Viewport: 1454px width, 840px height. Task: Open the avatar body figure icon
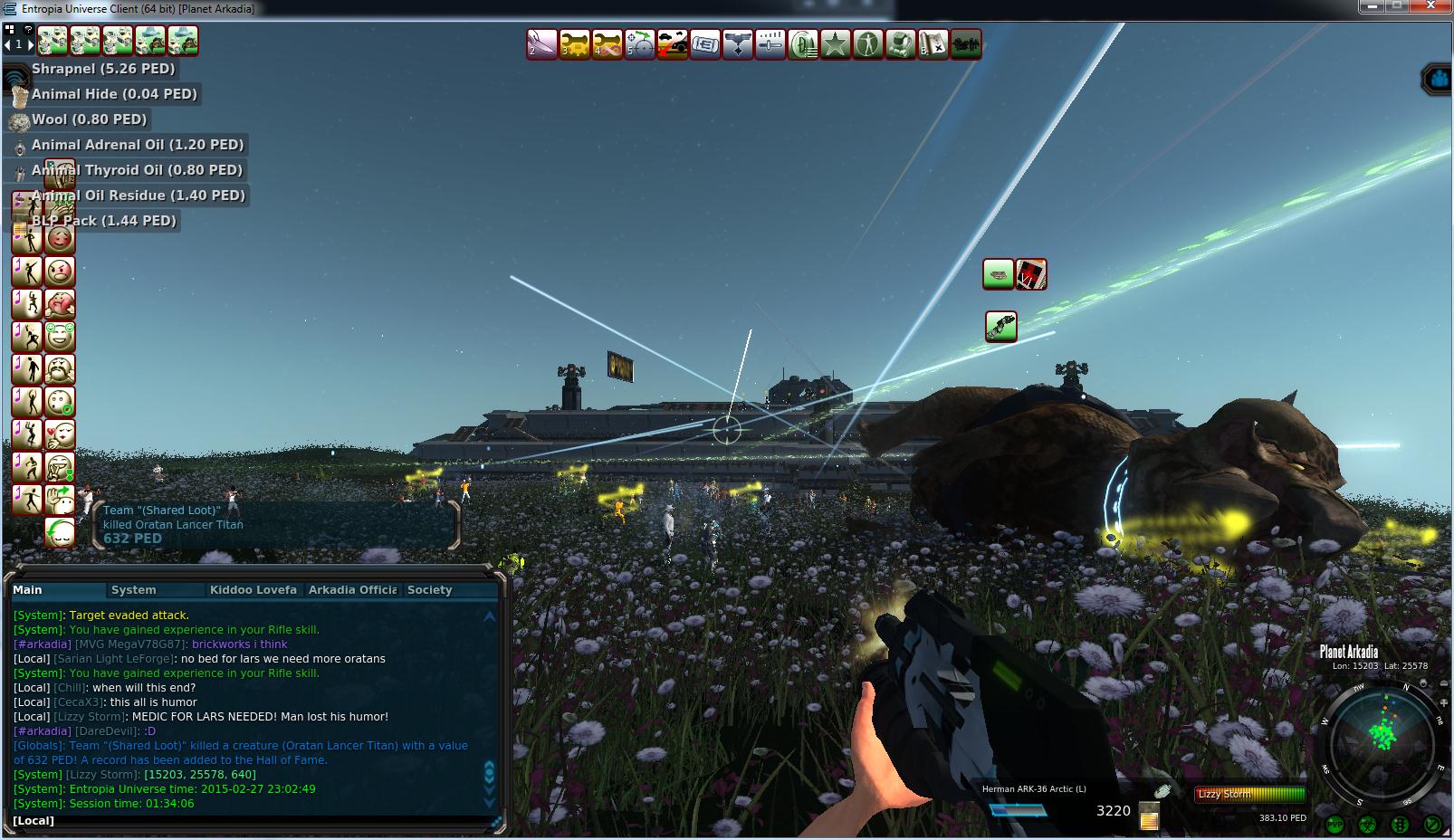coord(868,43)
